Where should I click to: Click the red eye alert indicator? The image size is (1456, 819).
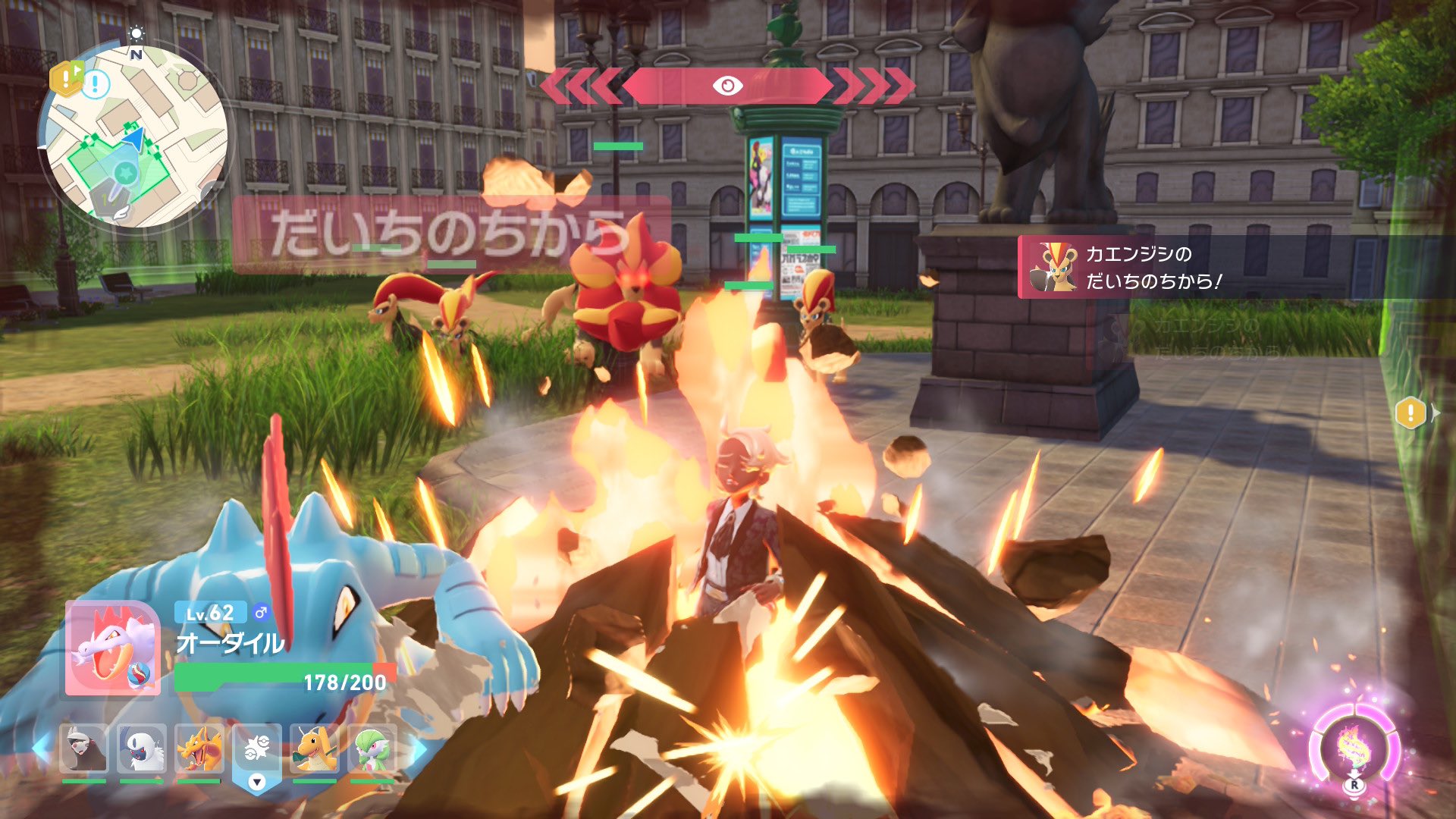(727, 86)
